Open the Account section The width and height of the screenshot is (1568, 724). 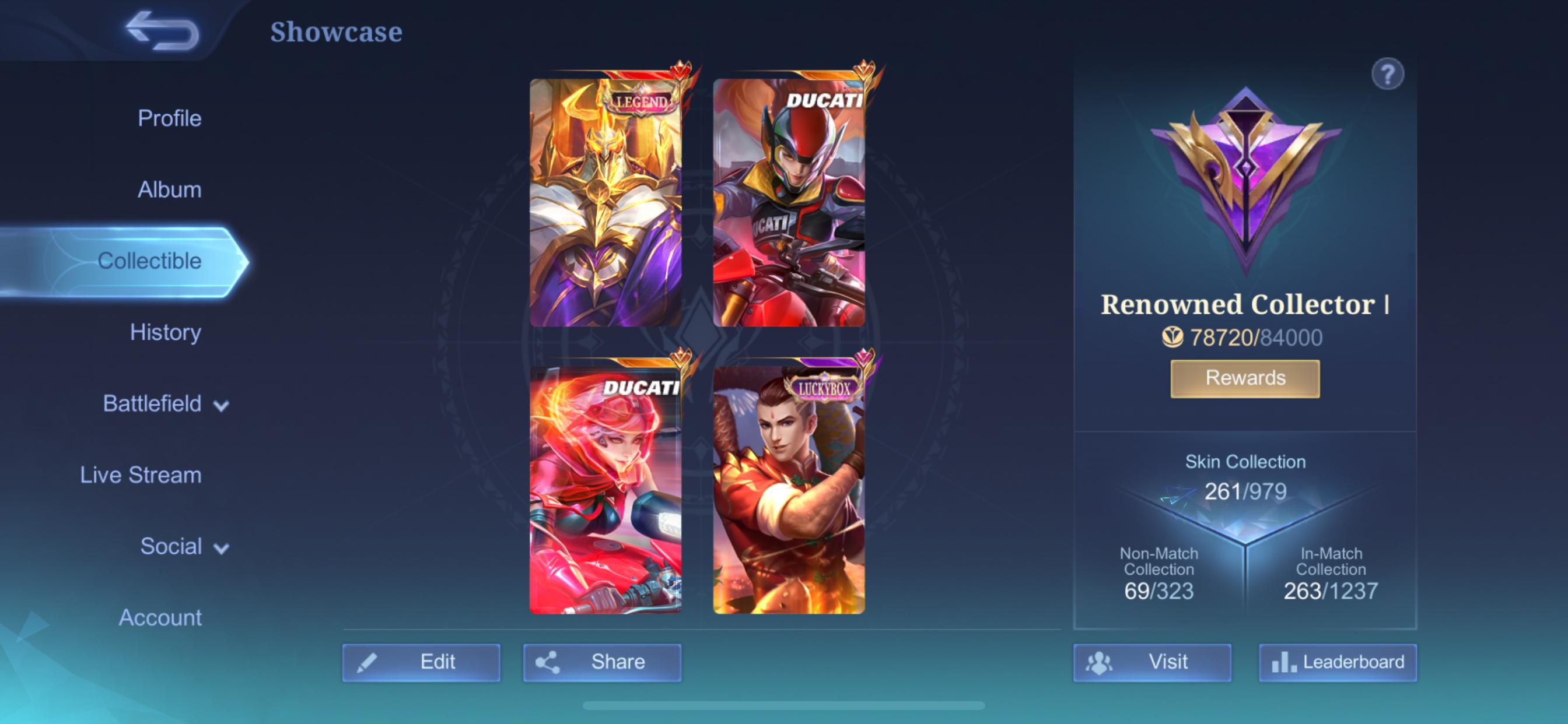(x=162, y=617)
